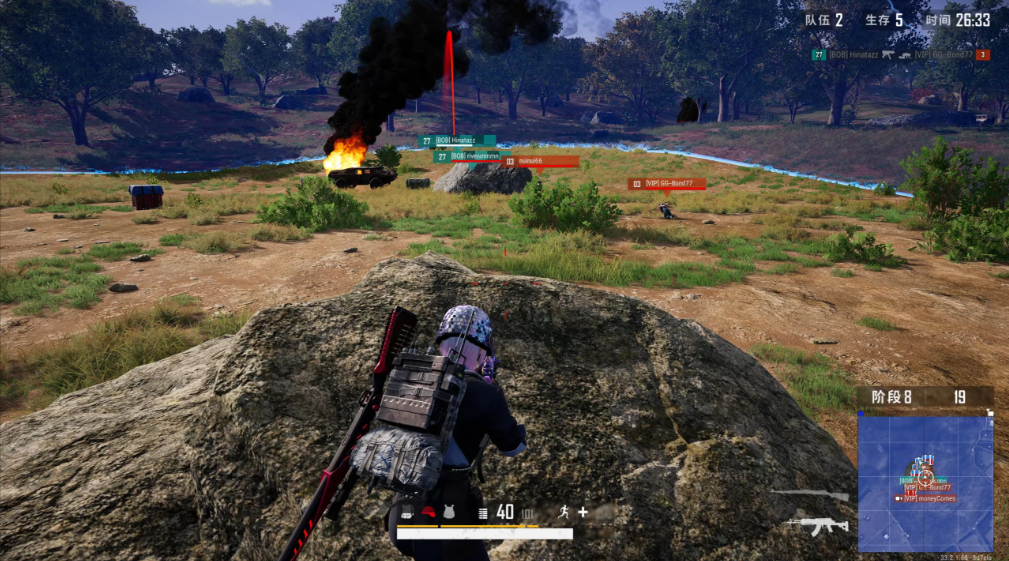Image resolution: width=1009 pixels, height=561 pixels.
Task: Click the backpack status icon
Action: (x=408, y=513)
